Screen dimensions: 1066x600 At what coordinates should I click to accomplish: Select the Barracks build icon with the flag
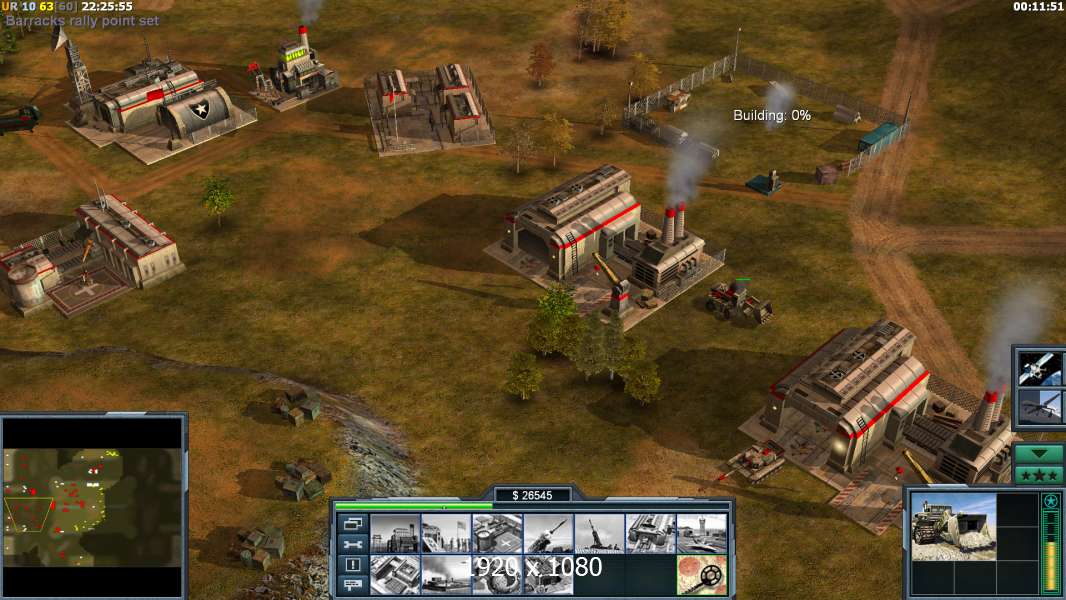tap(445, 533)
